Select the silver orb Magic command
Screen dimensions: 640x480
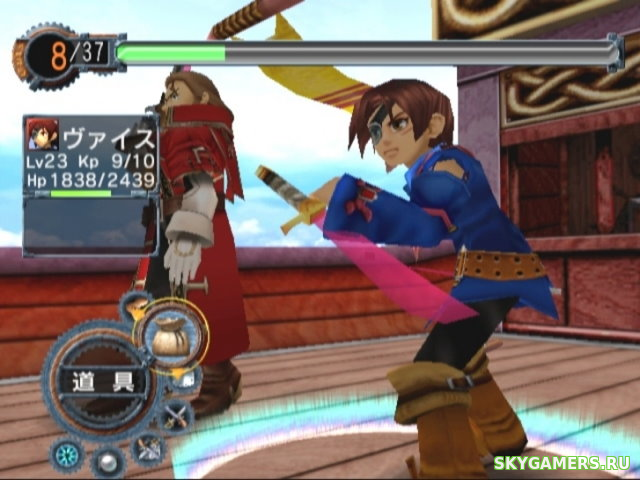[x=106, y=461]
